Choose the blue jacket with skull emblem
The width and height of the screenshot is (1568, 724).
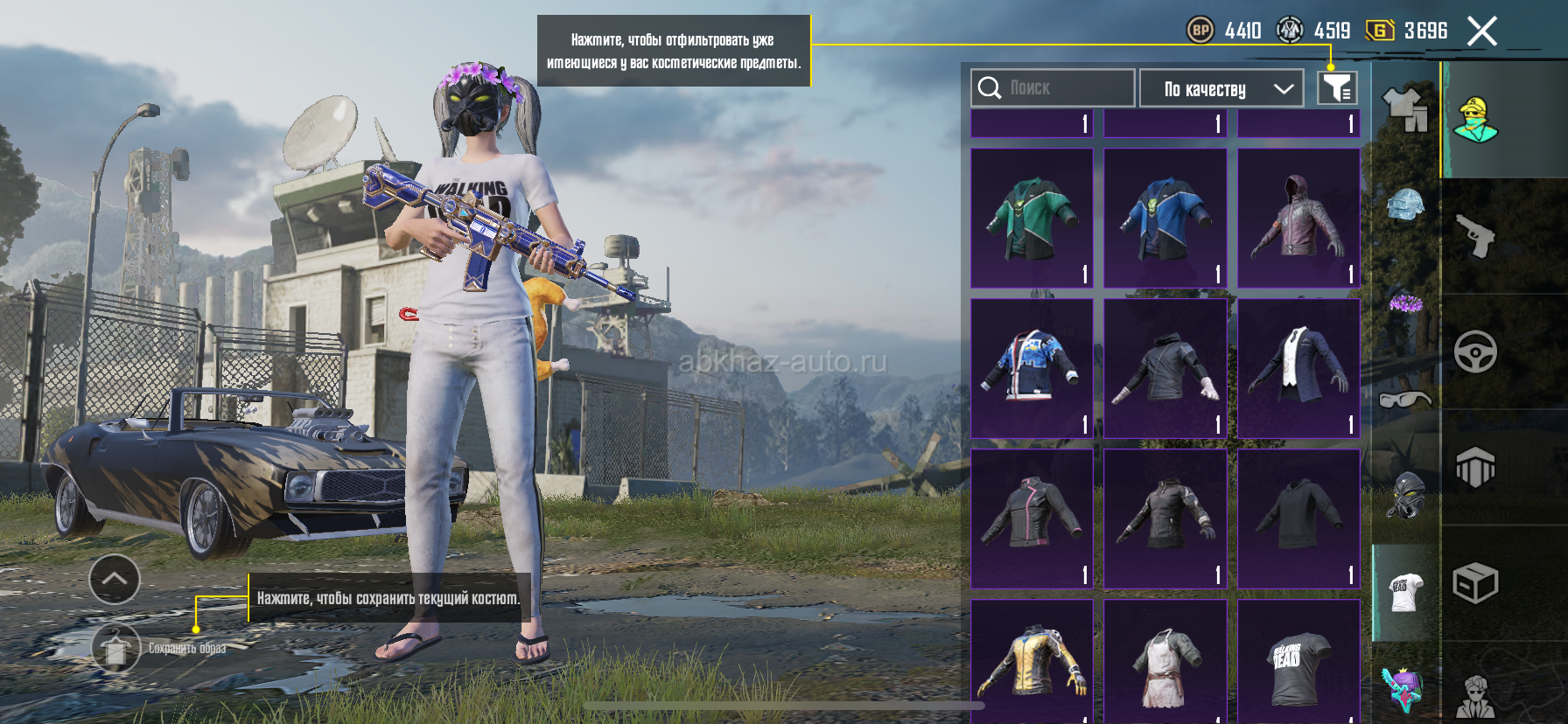point(1165,219)
